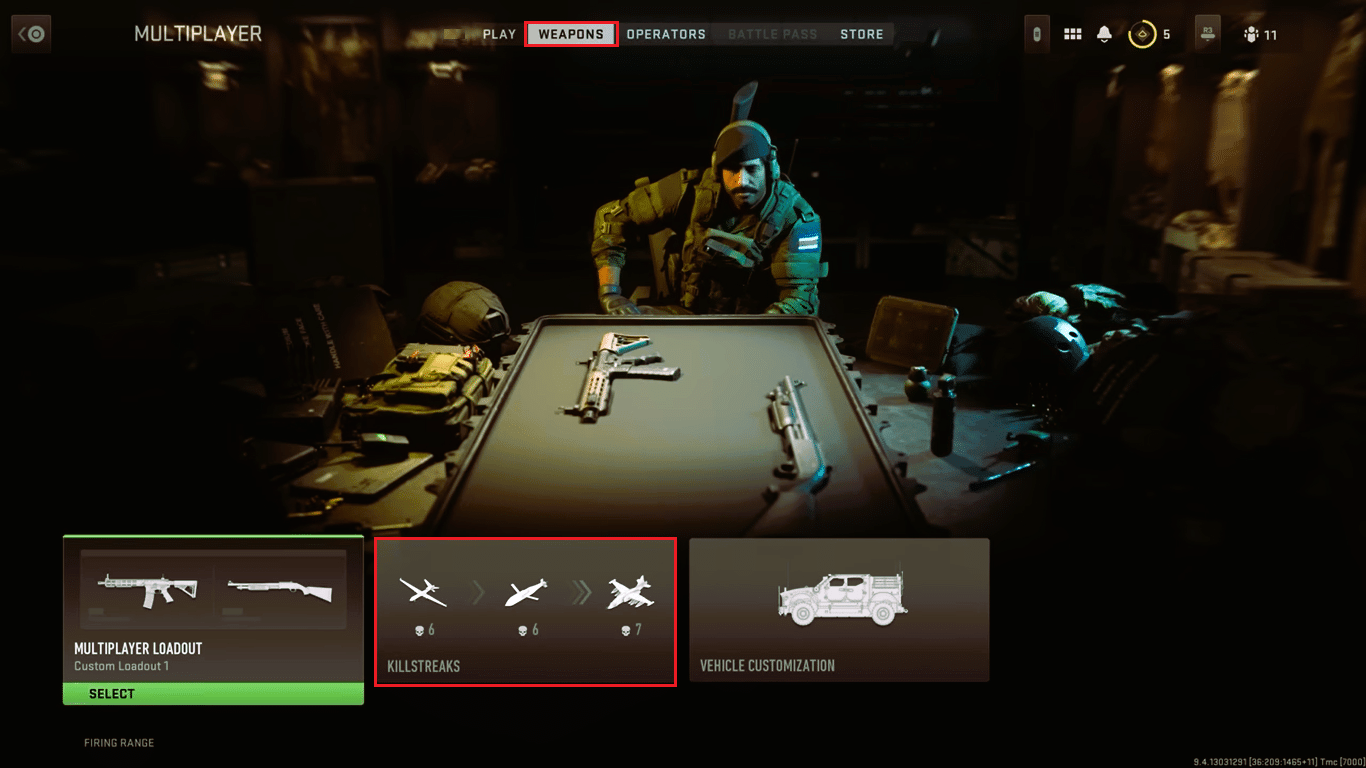Viewport: 1366px width, 768px height.
Task: Open the apps grid menu icon
Action: tap(1072, 33)
